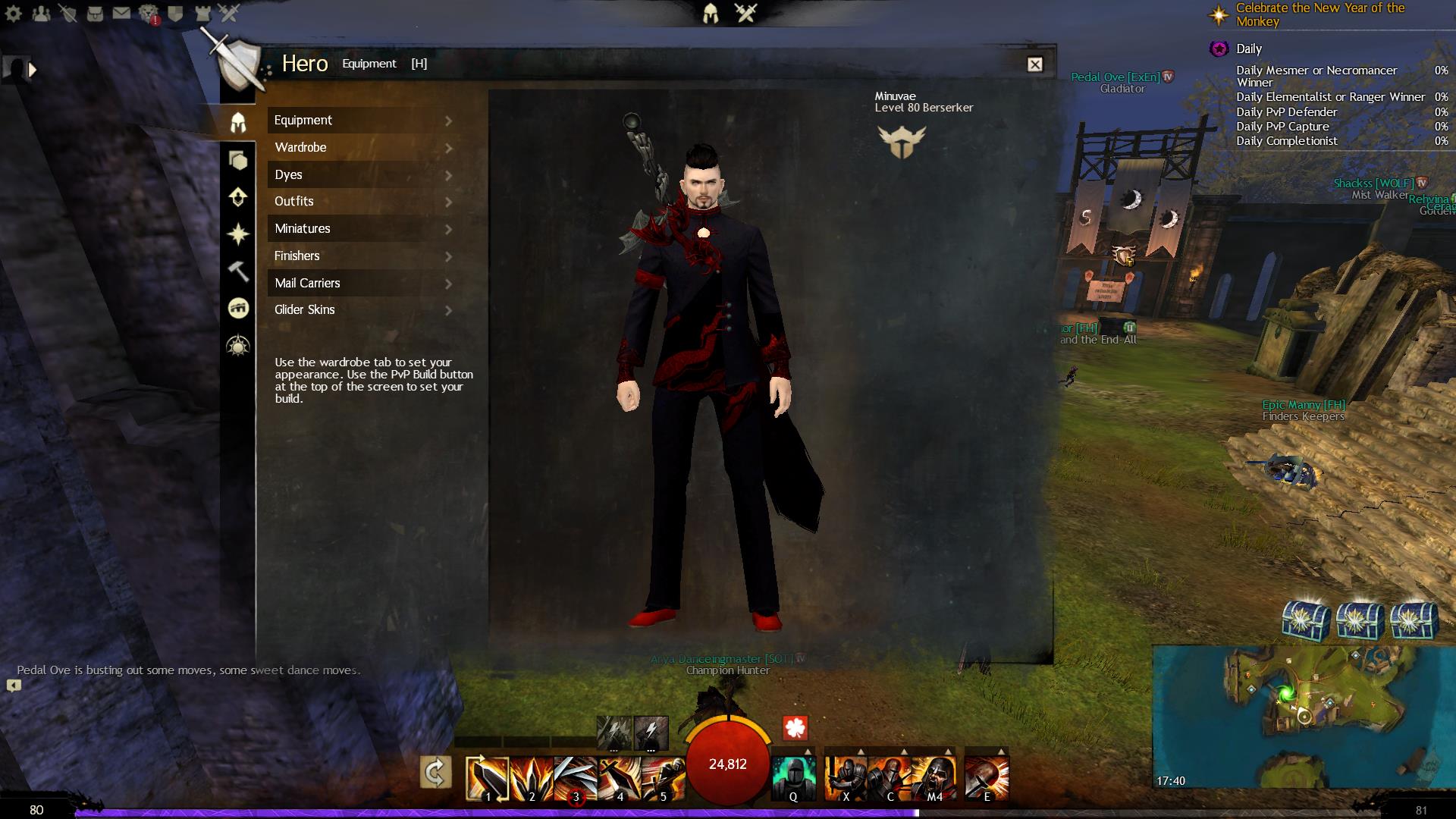Open the PvP Build helmet button

pyautogui.click(x=711, y=13)
